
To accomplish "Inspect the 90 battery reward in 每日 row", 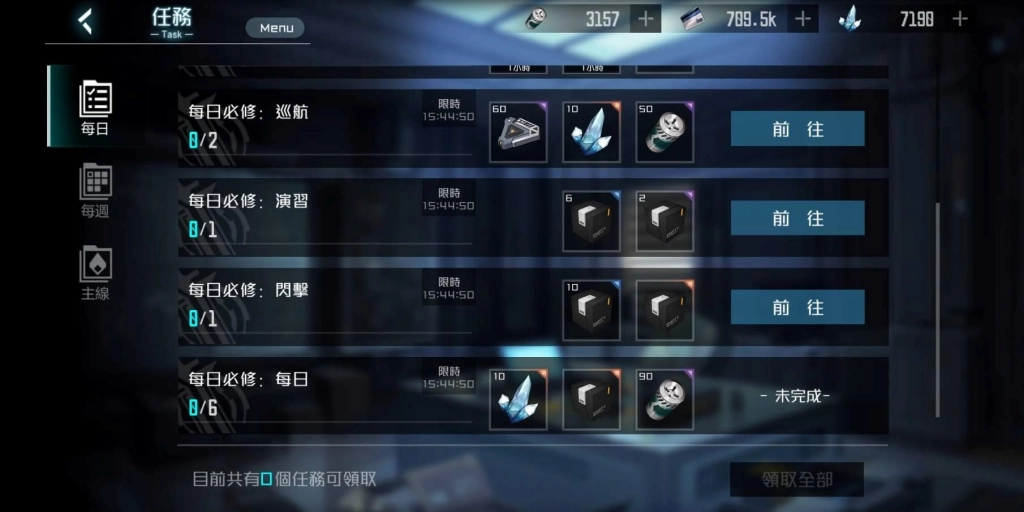I will [x=665, y=400].
